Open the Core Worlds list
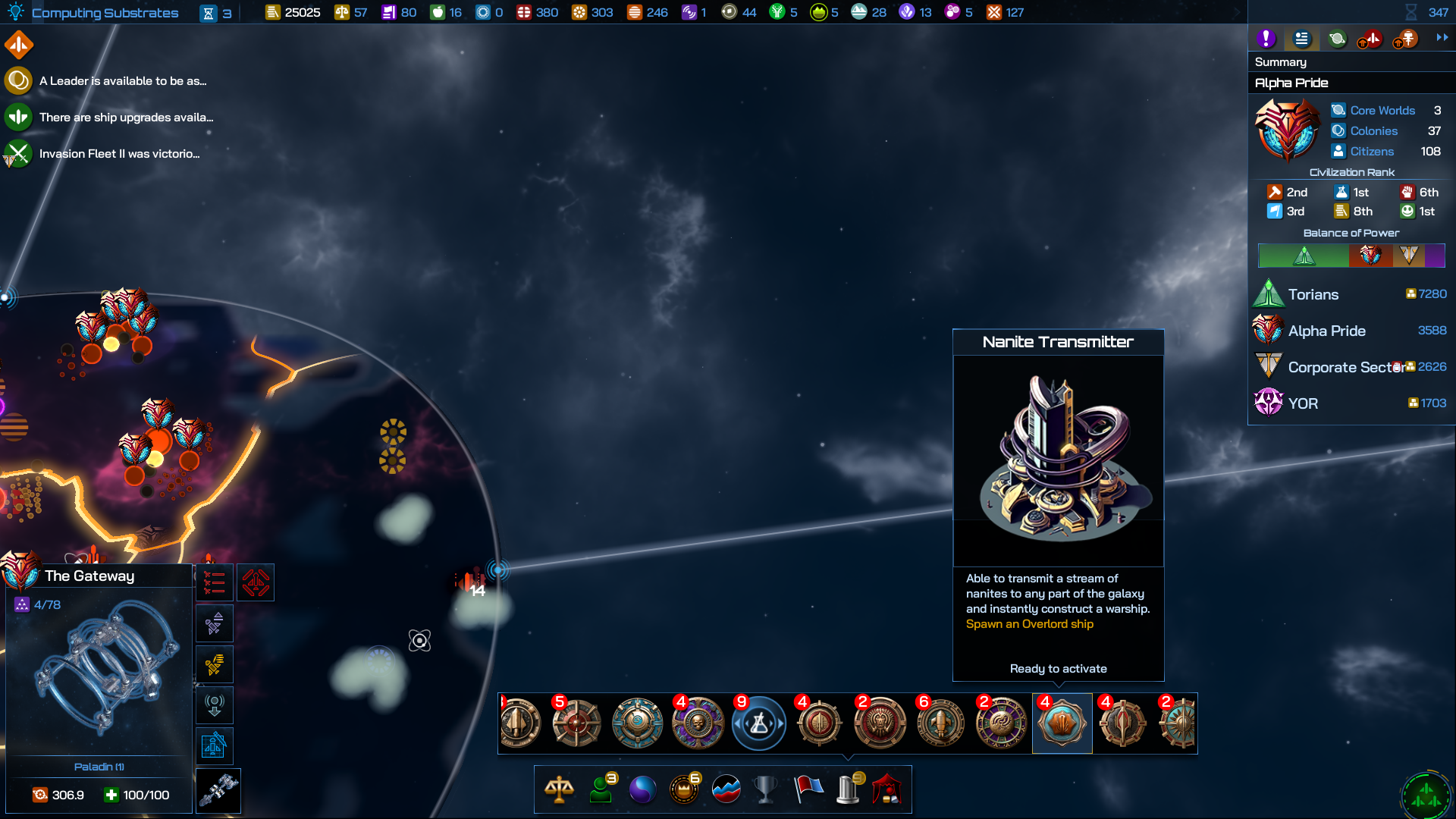 tap(1382, 111)
